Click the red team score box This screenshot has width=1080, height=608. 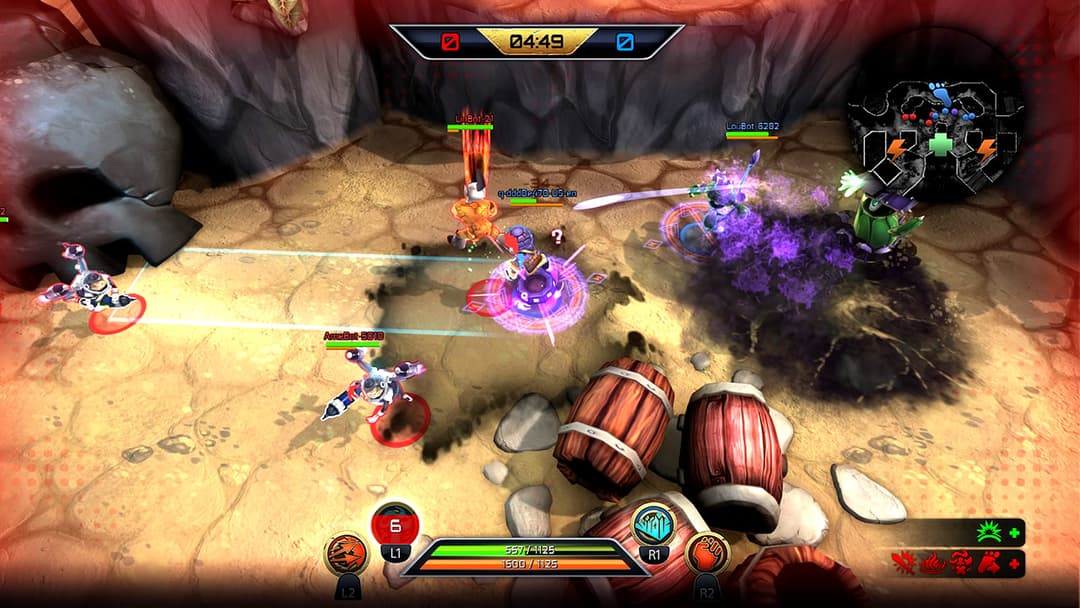point(452,42)
